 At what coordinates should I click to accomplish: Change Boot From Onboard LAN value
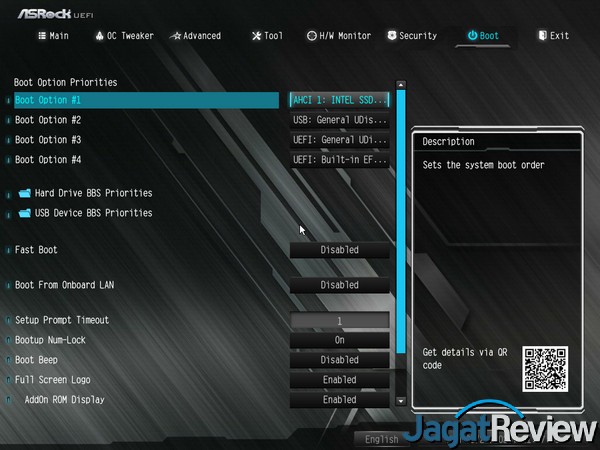[x=339, y=285]
